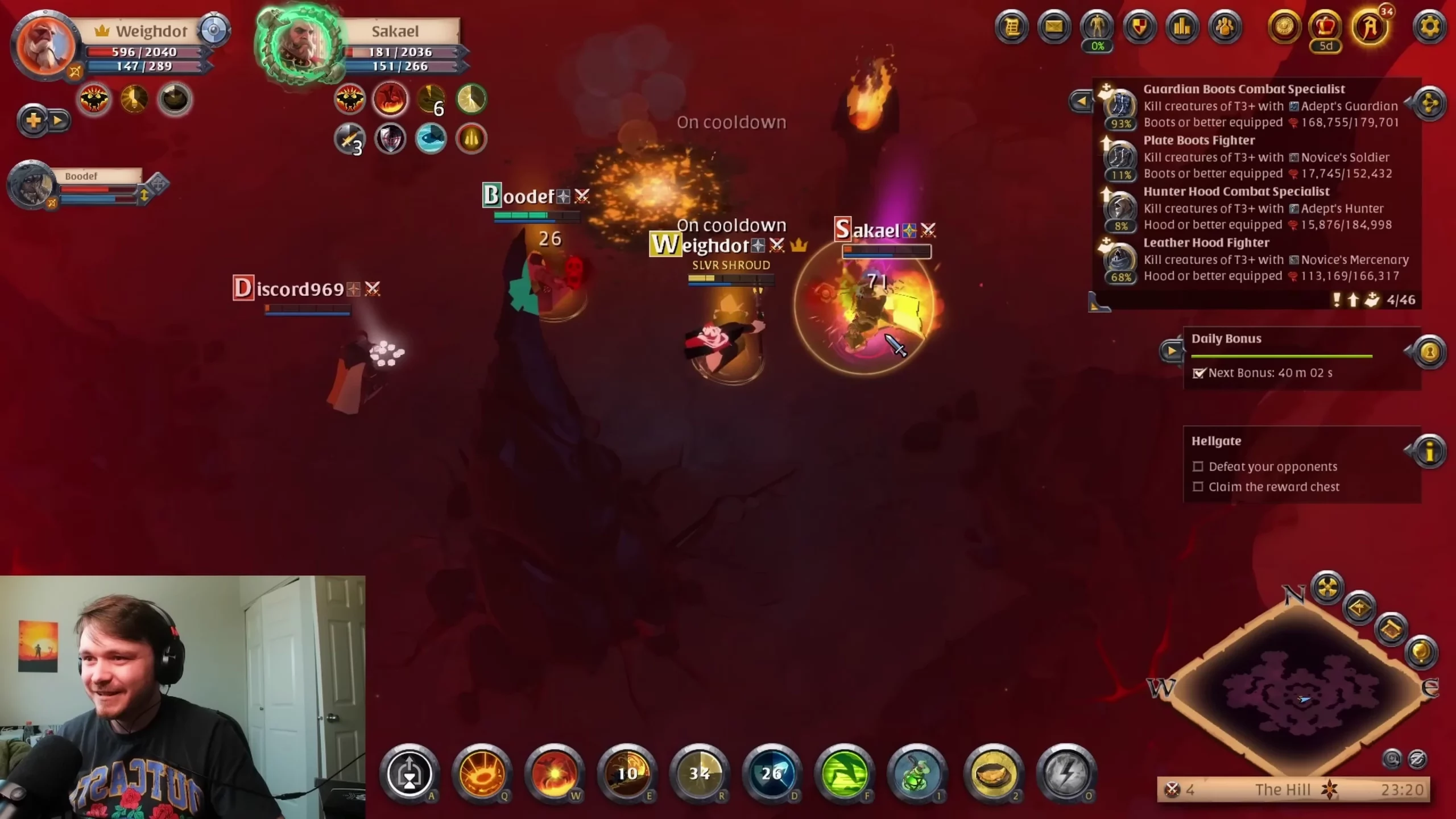Expand the Daily Bonus arrow button

pyautogui.click(x=1172, y=351)
